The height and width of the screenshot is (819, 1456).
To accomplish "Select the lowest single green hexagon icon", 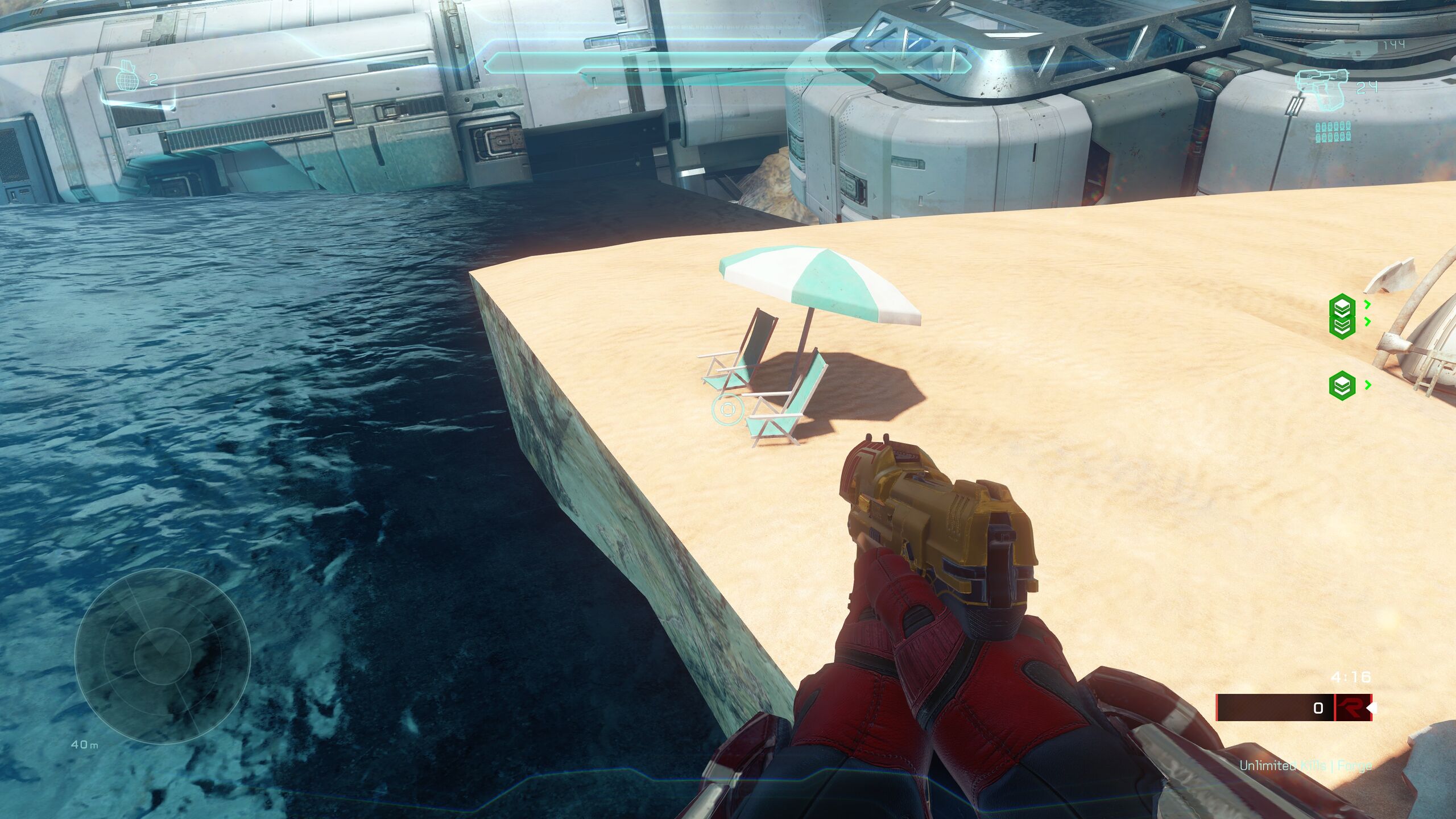I will 1342,386.
